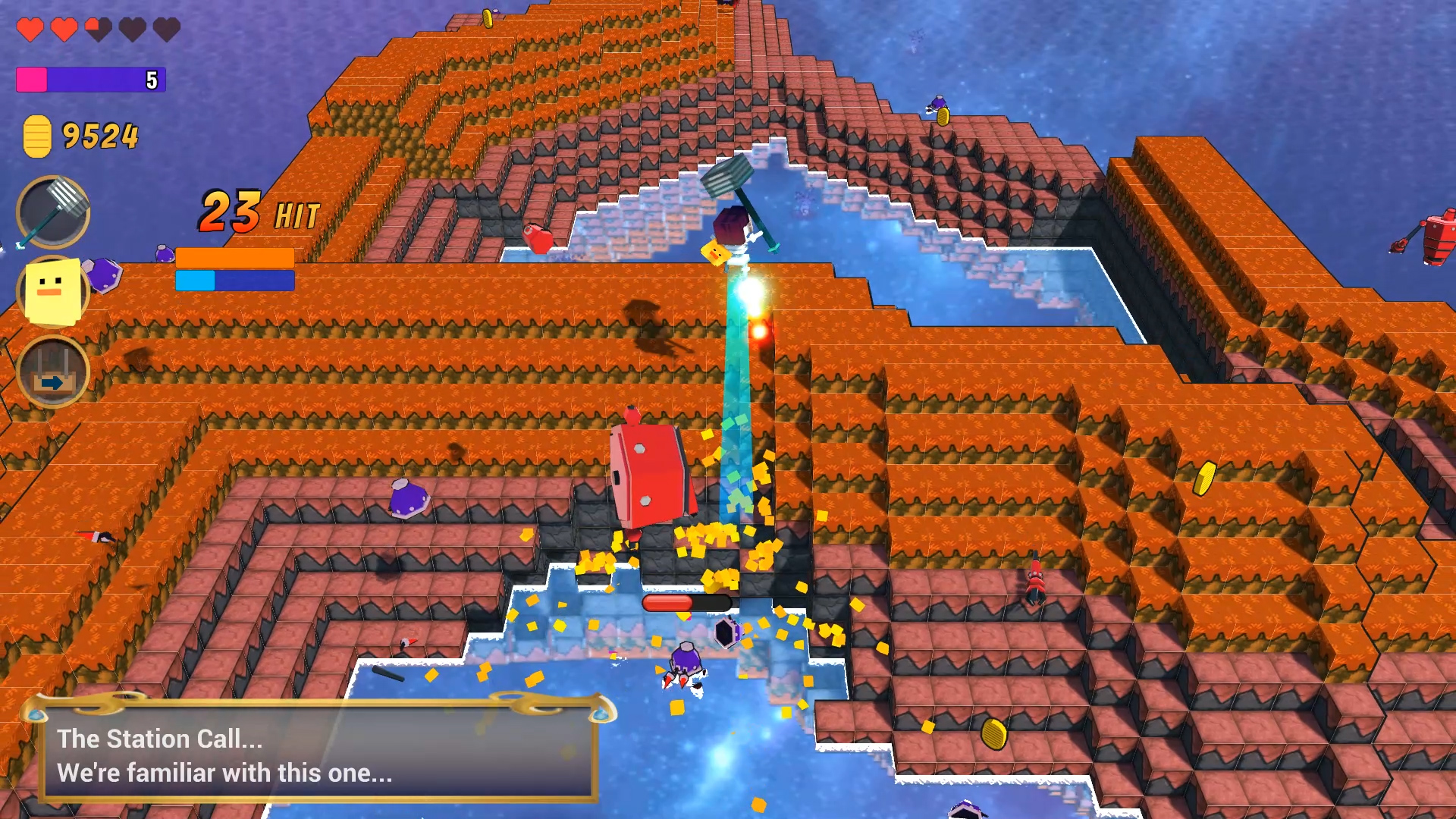Click the orange boss health bar

click(x=234, y=258)
